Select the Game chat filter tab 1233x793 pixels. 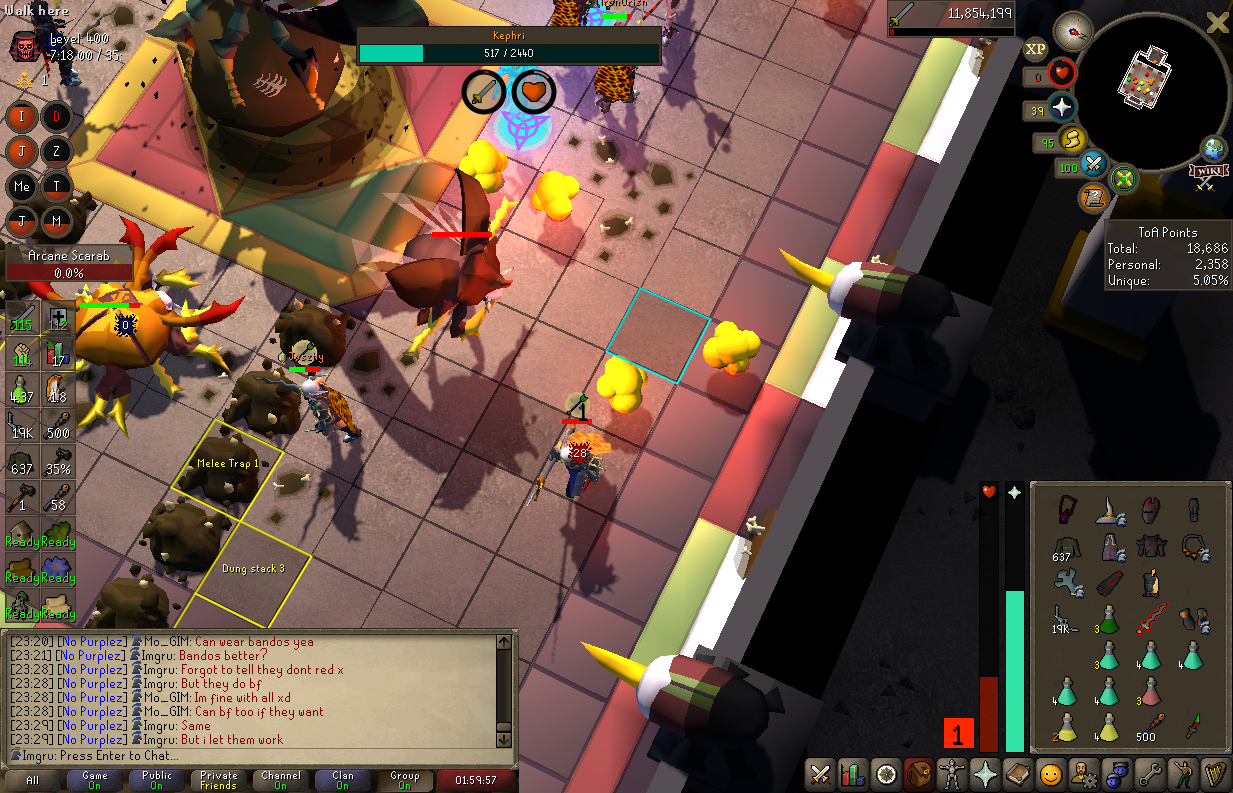point(95,780)
